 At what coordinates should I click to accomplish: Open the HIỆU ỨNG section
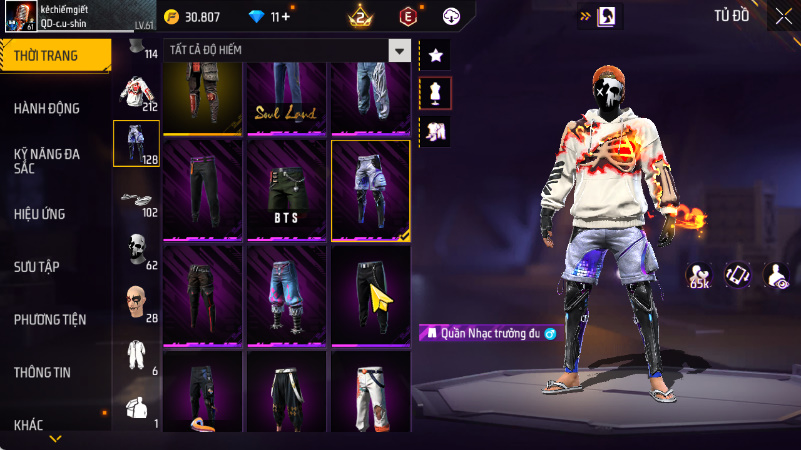42,213
